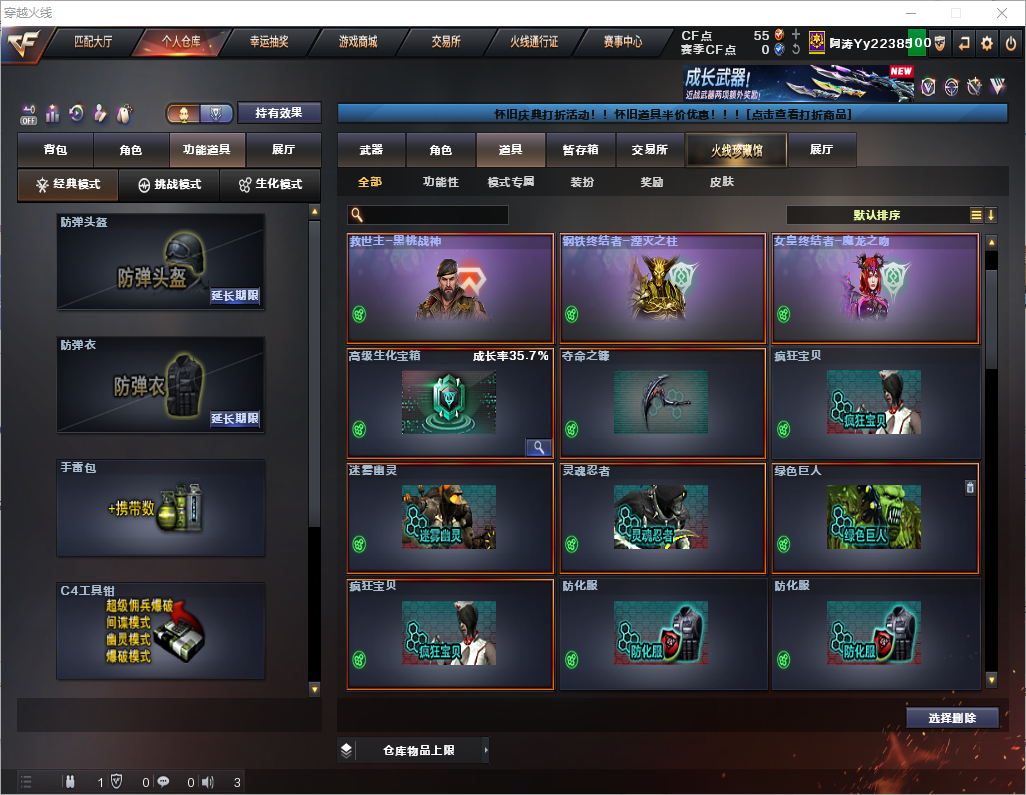
Task: Select the 生化模式 biohazard mode tab
Action: pyautogui.click(x=270, y=185)
